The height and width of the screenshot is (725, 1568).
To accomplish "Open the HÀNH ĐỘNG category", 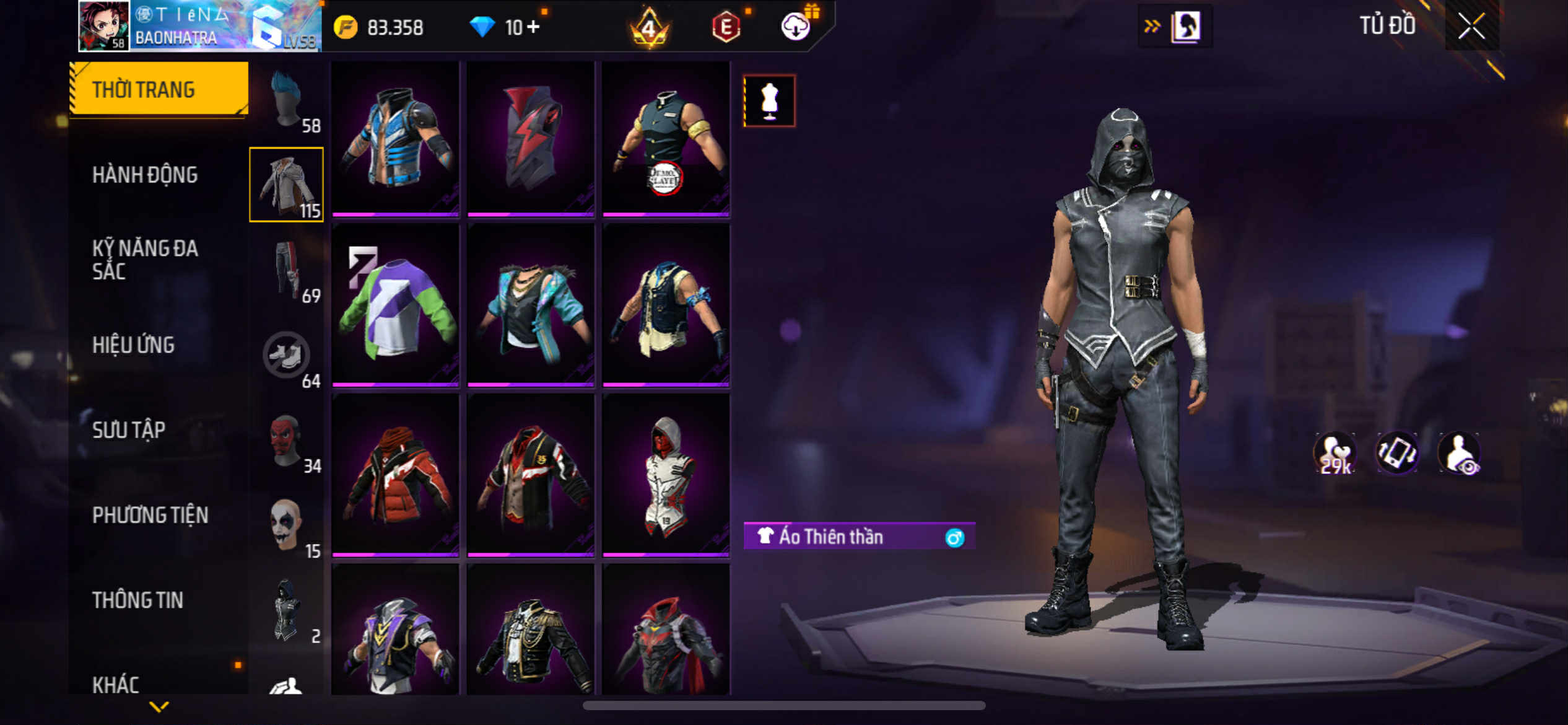I will [x=145, y=175].
